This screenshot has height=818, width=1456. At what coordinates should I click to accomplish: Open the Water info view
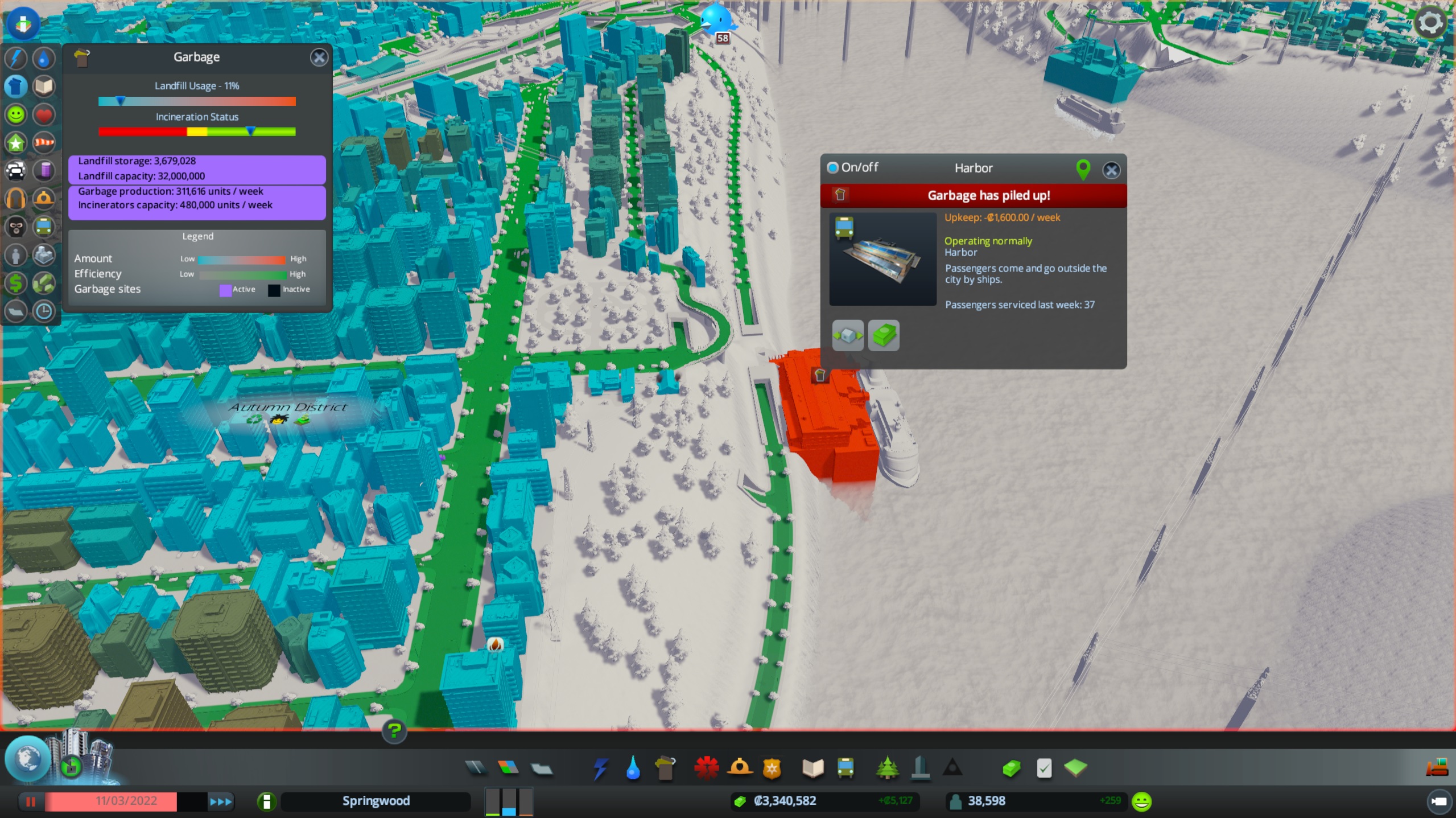coord(44,57)
